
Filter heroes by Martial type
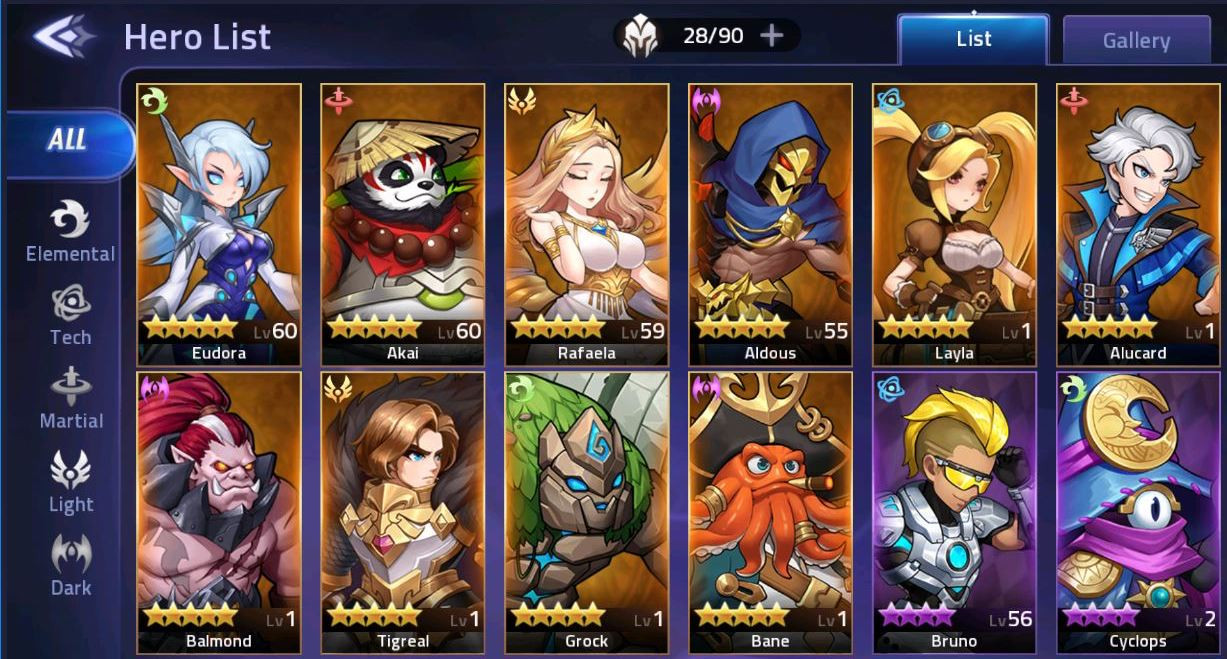(70, 399)
